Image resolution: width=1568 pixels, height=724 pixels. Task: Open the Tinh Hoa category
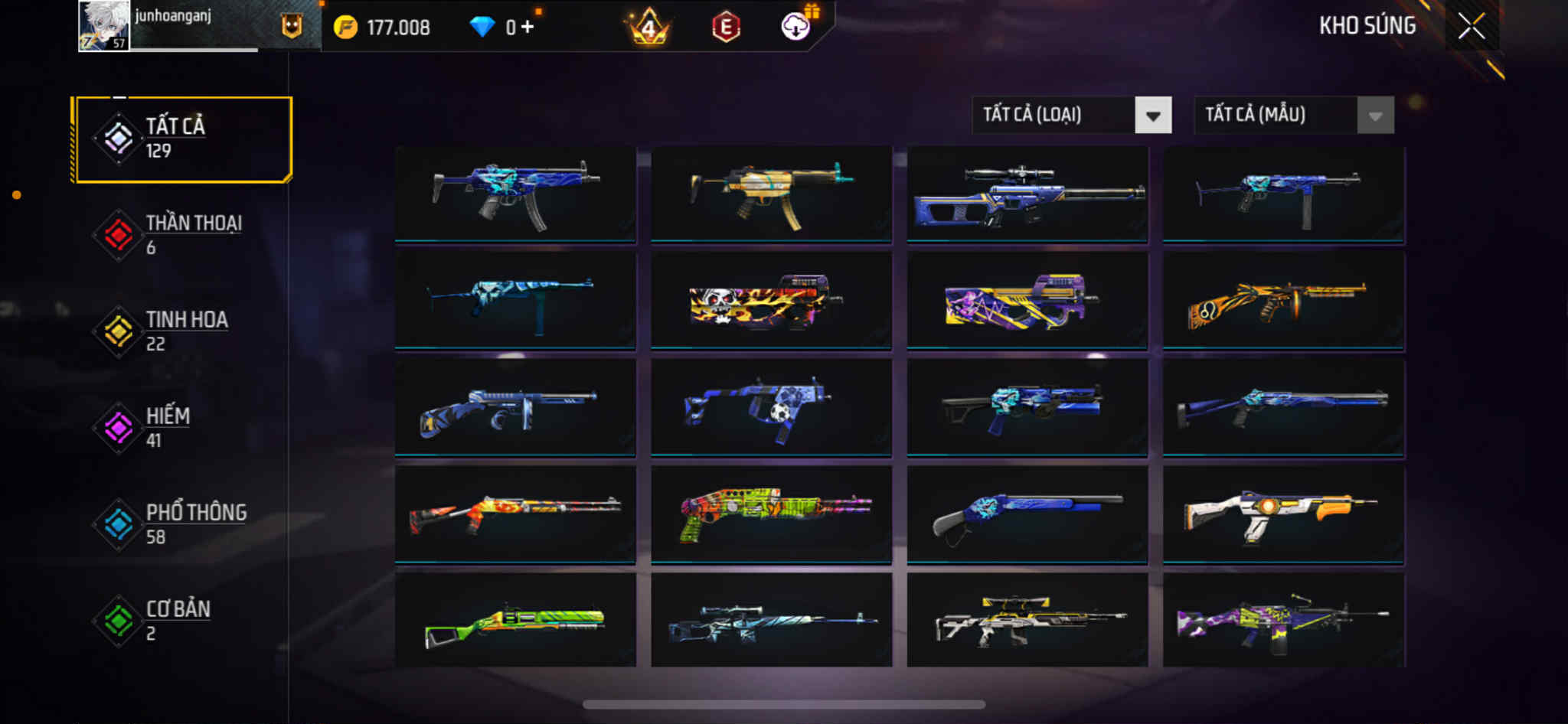pyautogui.click(x=183, y=331)
